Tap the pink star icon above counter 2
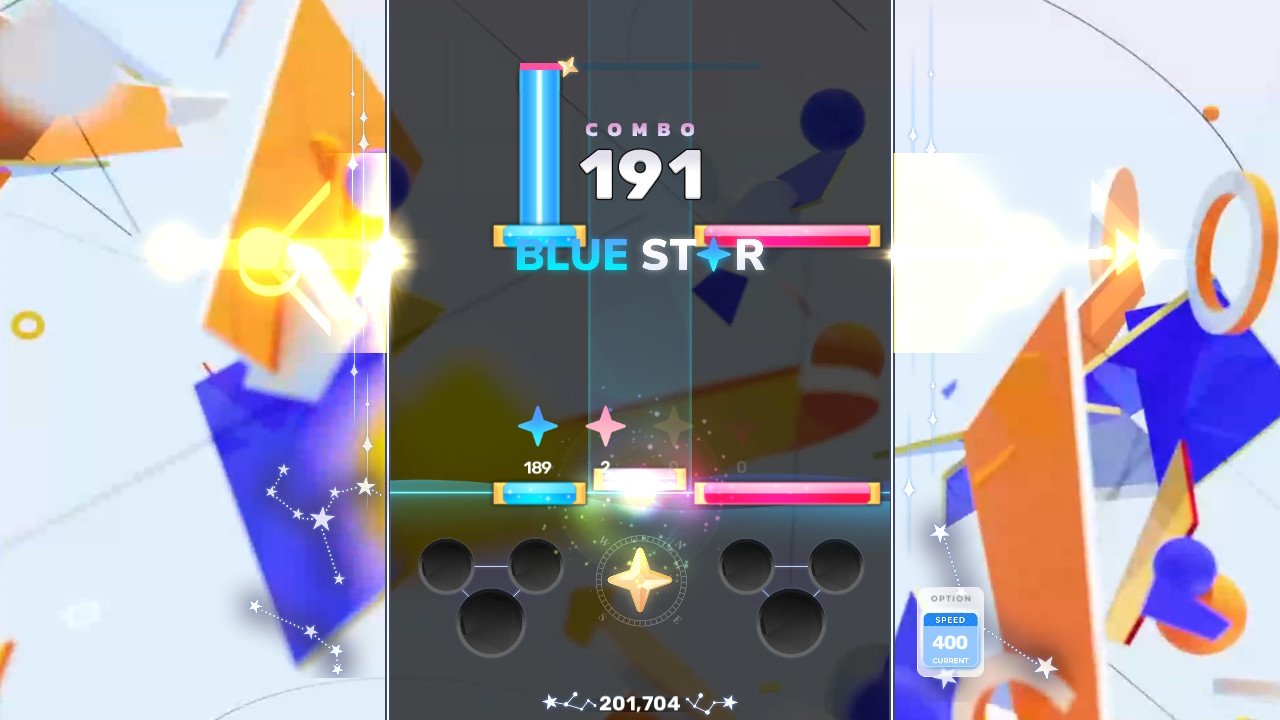The width and height of the screenshot is (1280, 720). point(605,427)
